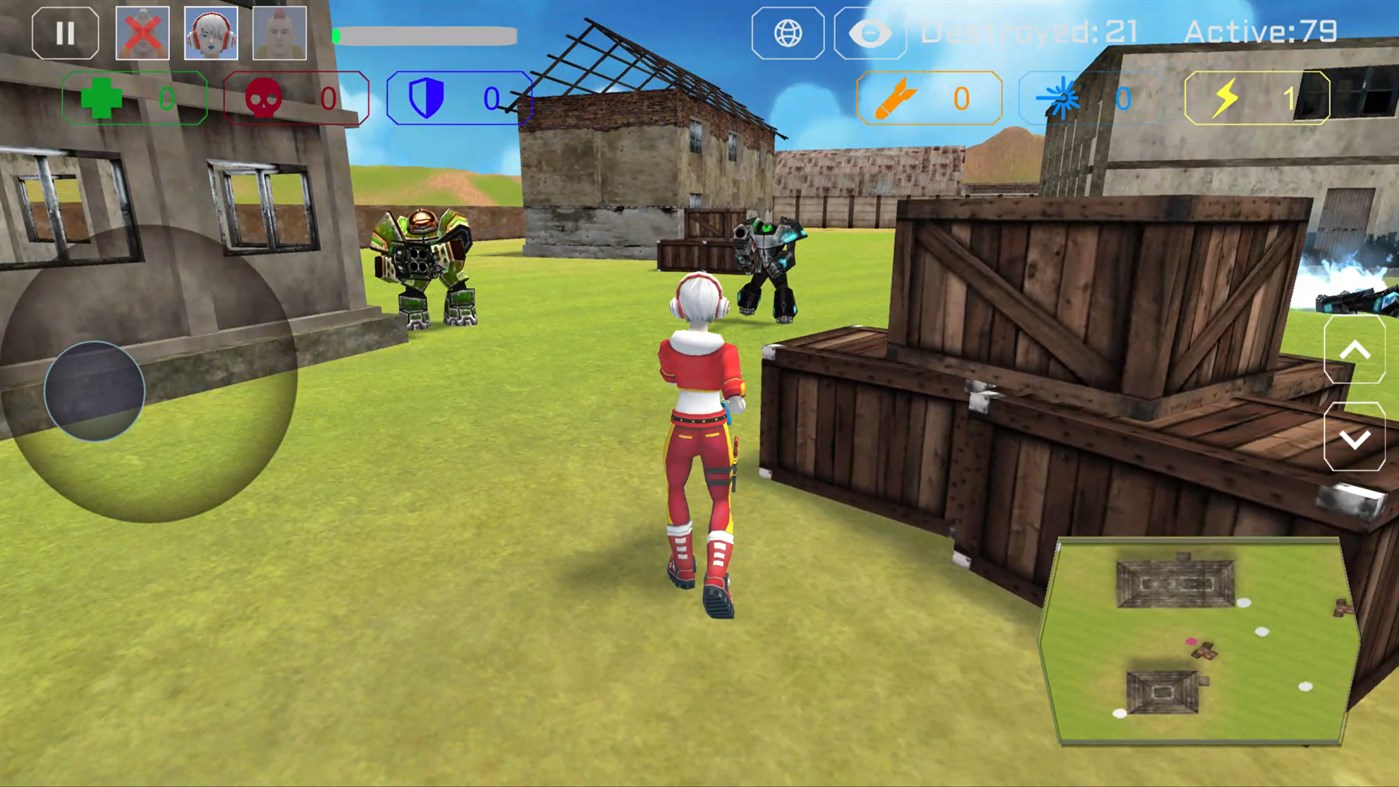Click the blue shield armor counter
1399x787 pixels.
tap(460, 98)
